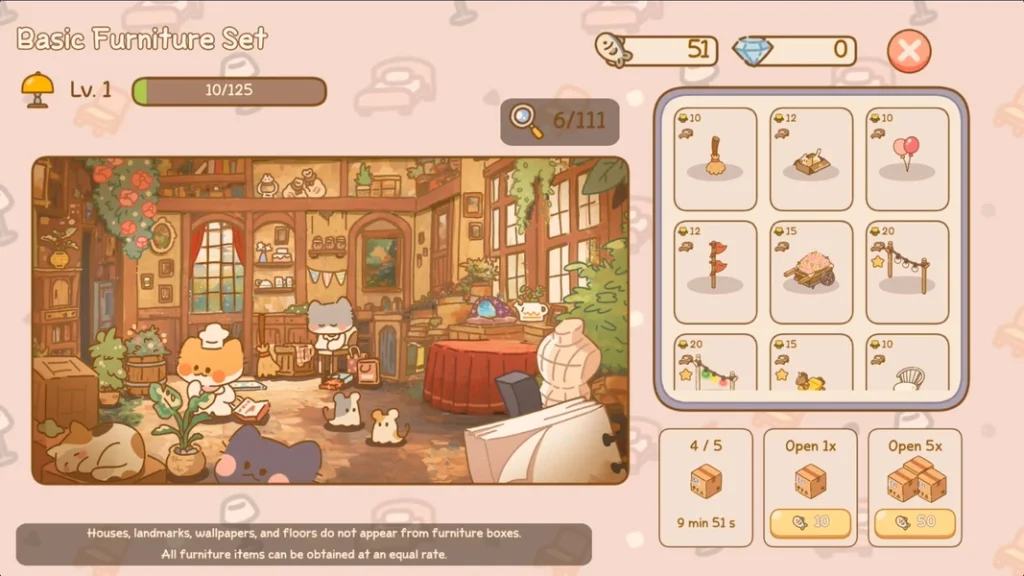1024x576 pixels.
Task: Select the colorful string lights item
Action: tap(715, 364)
